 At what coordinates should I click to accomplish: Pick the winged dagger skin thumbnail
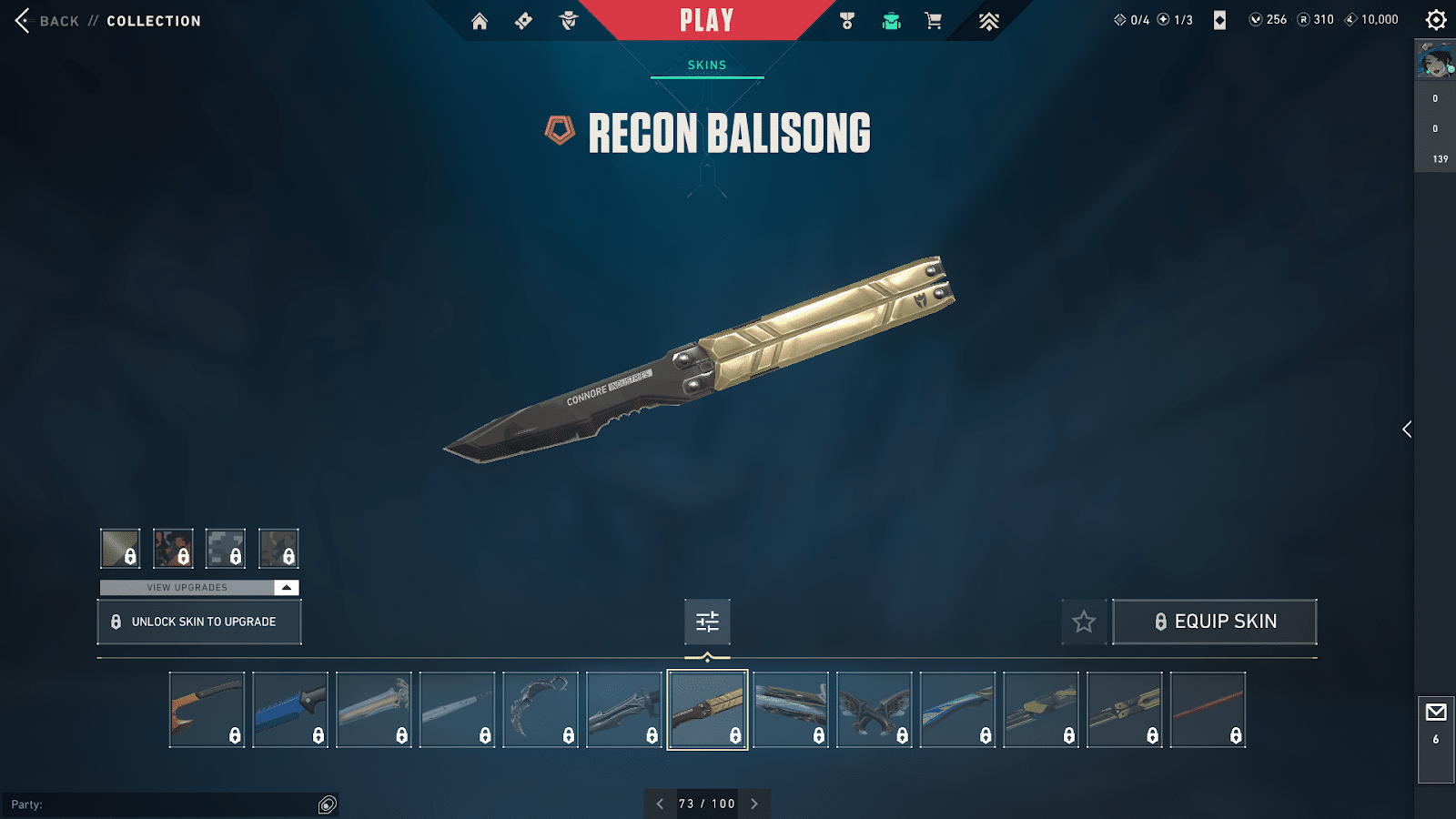point(875,710)
